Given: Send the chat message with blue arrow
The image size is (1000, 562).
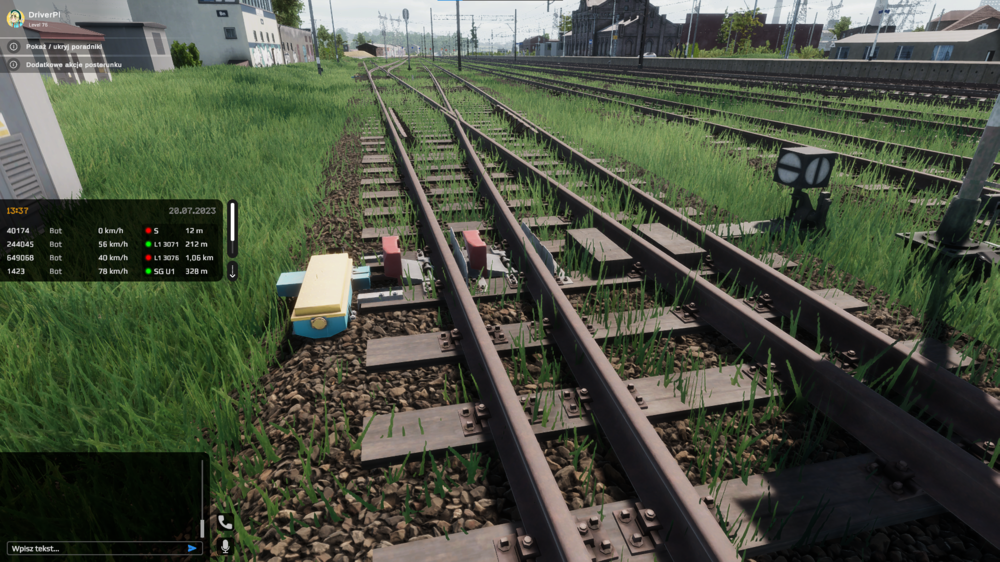Looking at the screenshot, I should click(192, 548).
